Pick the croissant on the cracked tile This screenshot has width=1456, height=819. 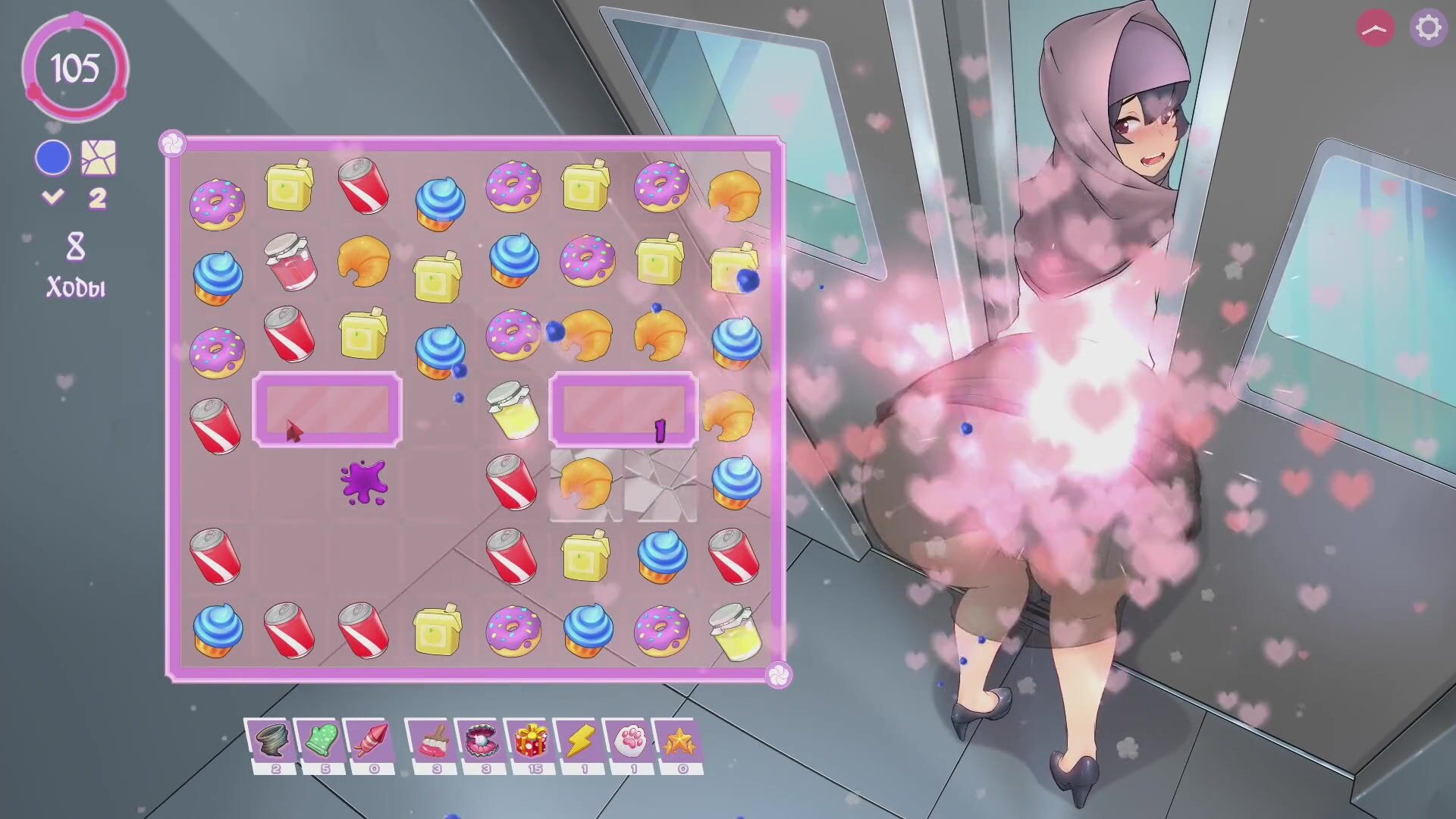point(586,484)
